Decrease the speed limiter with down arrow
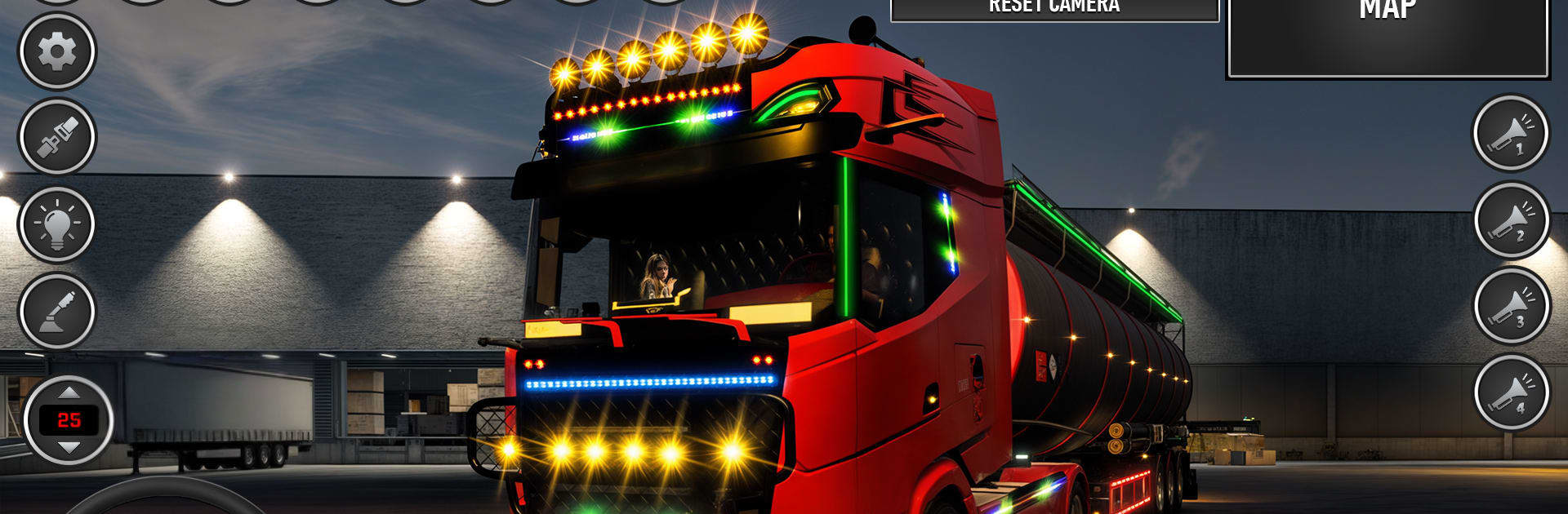Viewport: 1568px width, 514px height. pos(69,447)
